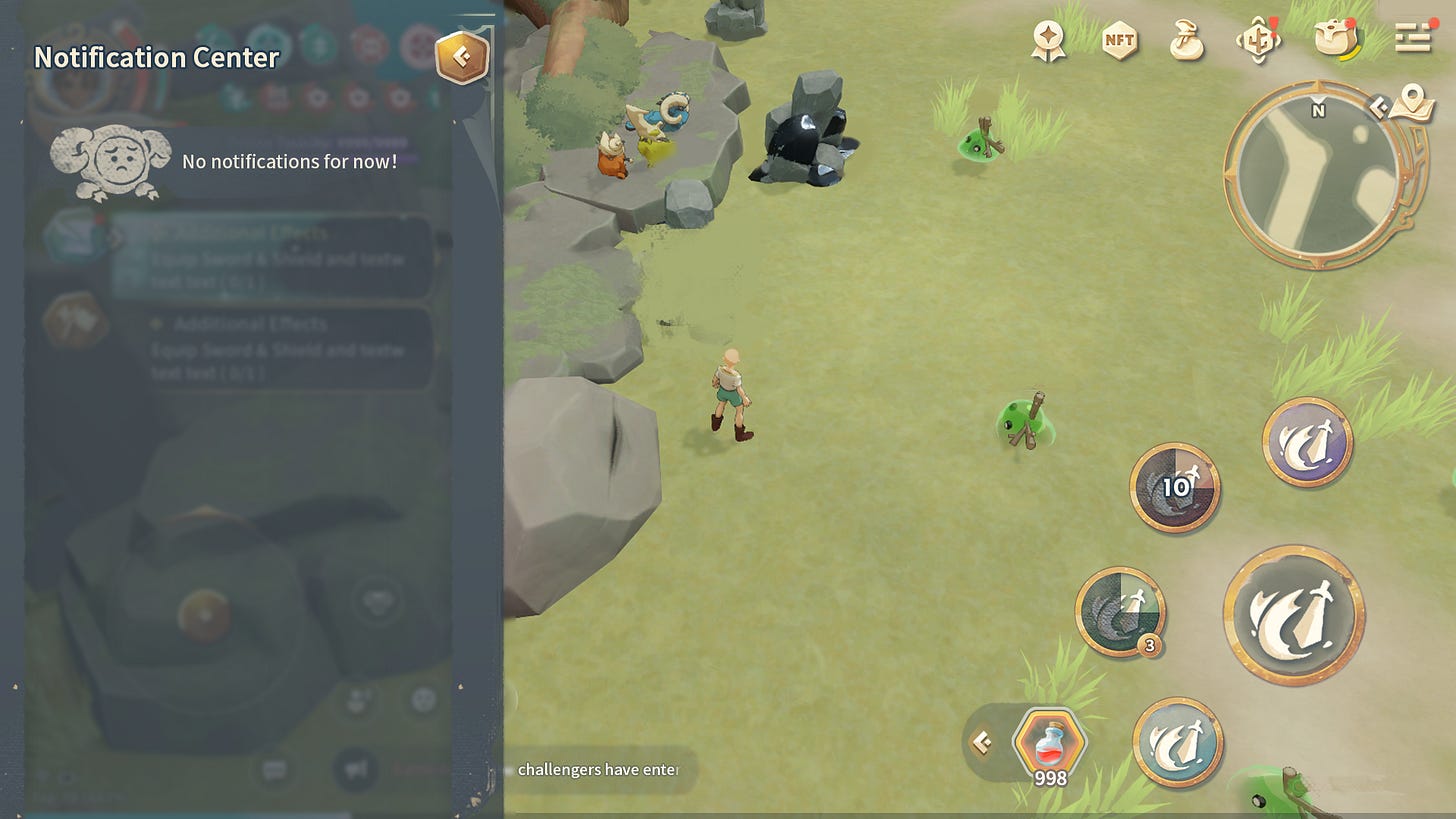Tap the green sword skill with 3 badge
This screenshot has width=1456, height=819.
click(x=1120, y=612)
